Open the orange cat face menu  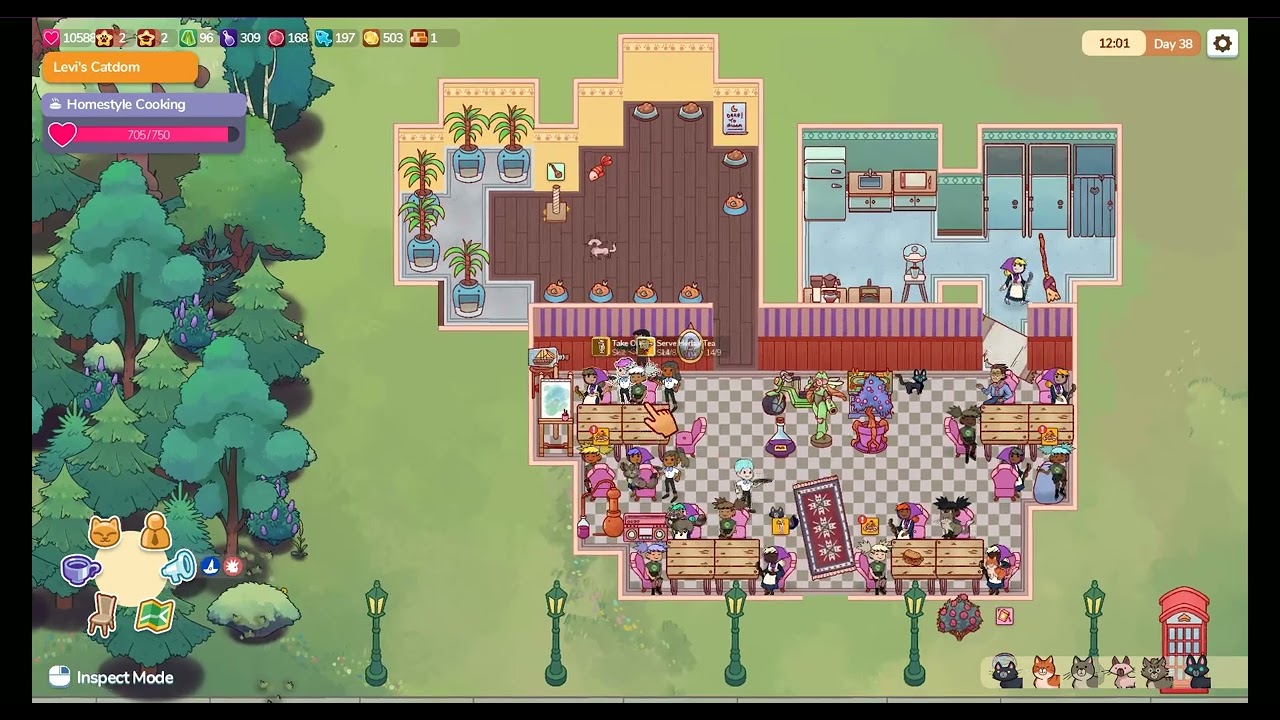[x=105, y=532]
